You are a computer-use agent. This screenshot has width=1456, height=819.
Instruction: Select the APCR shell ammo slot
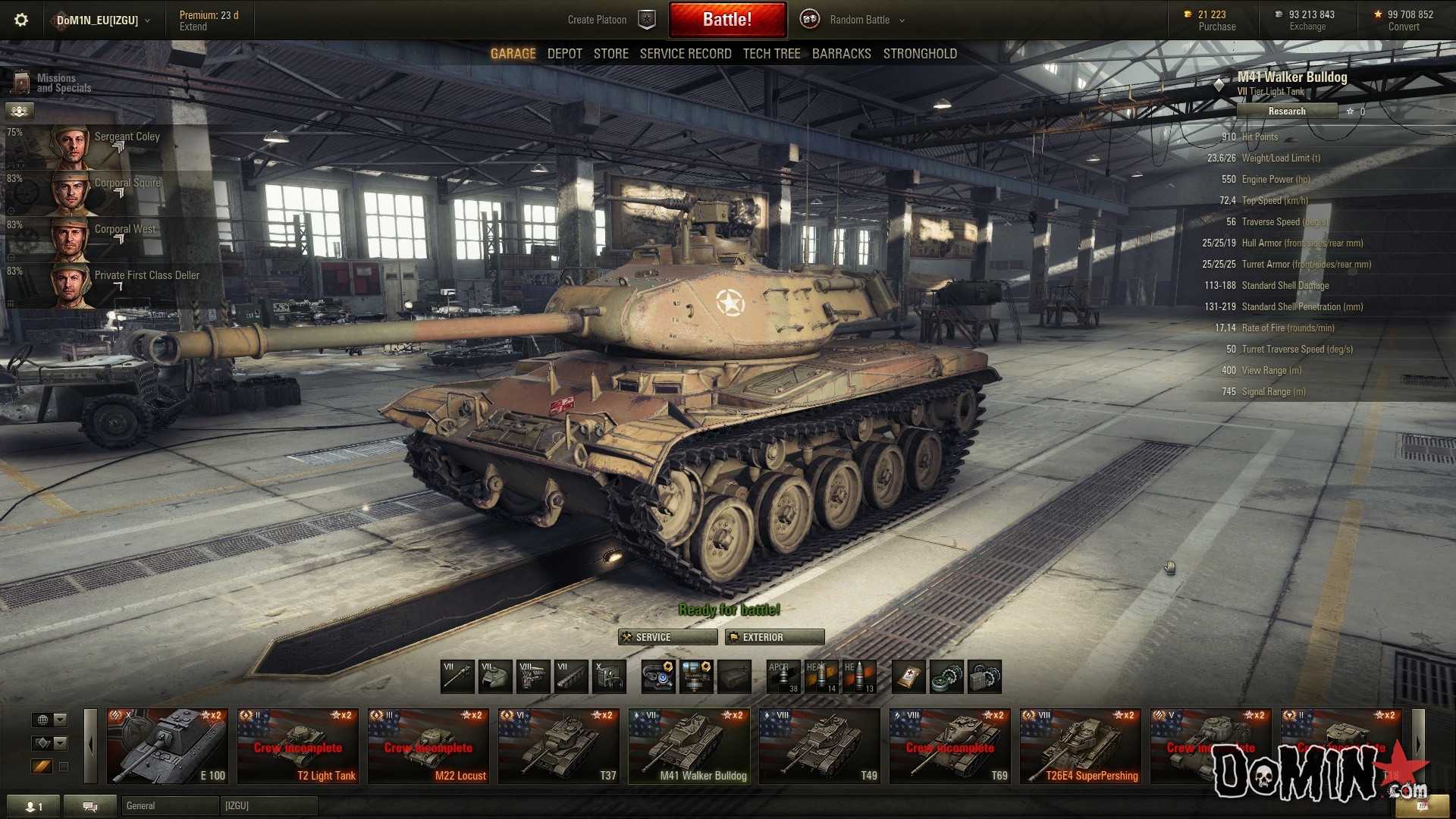click(x=783, y=676)
